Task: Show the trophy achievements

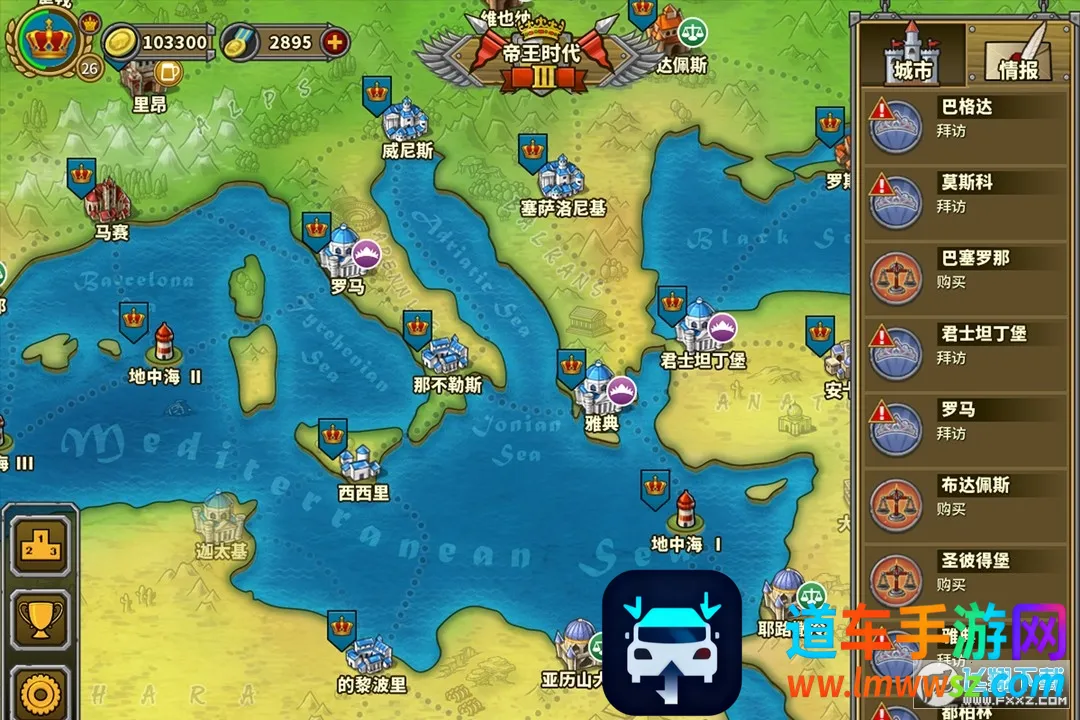Action: tap(41, 620)
